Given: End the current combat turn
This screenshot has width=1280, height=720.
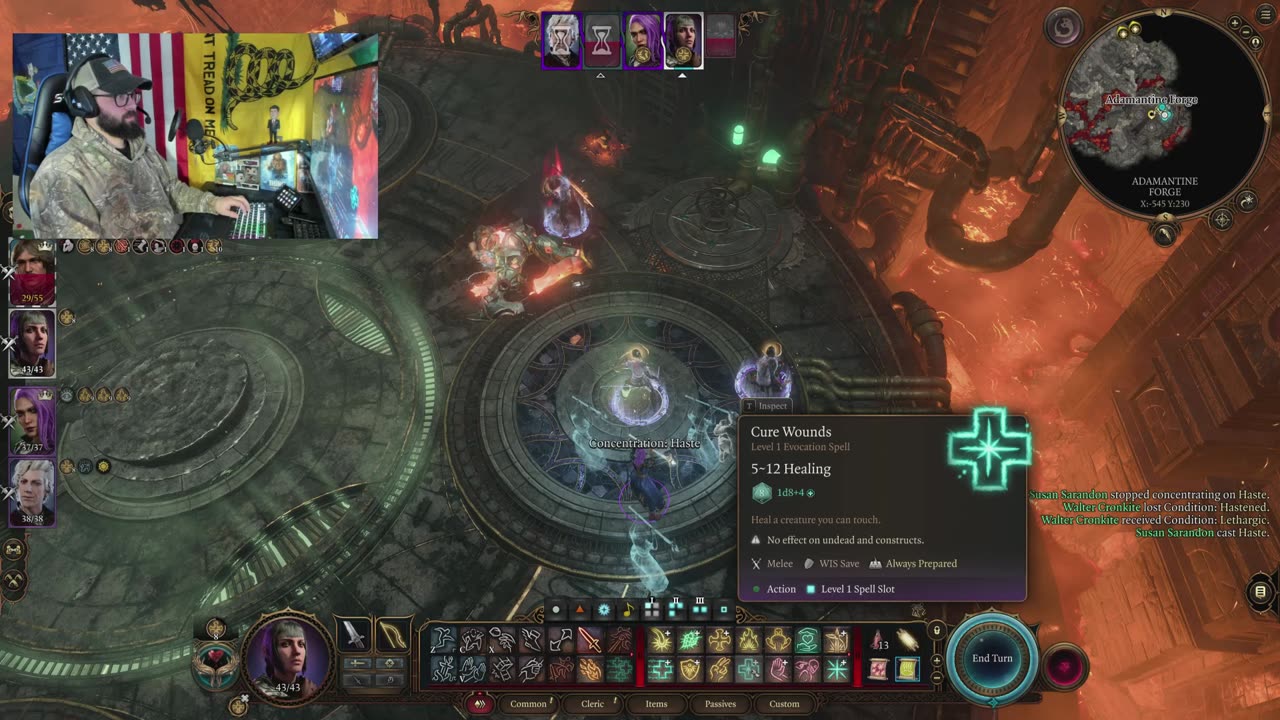Looking at the screenshot, I should 992,658.
